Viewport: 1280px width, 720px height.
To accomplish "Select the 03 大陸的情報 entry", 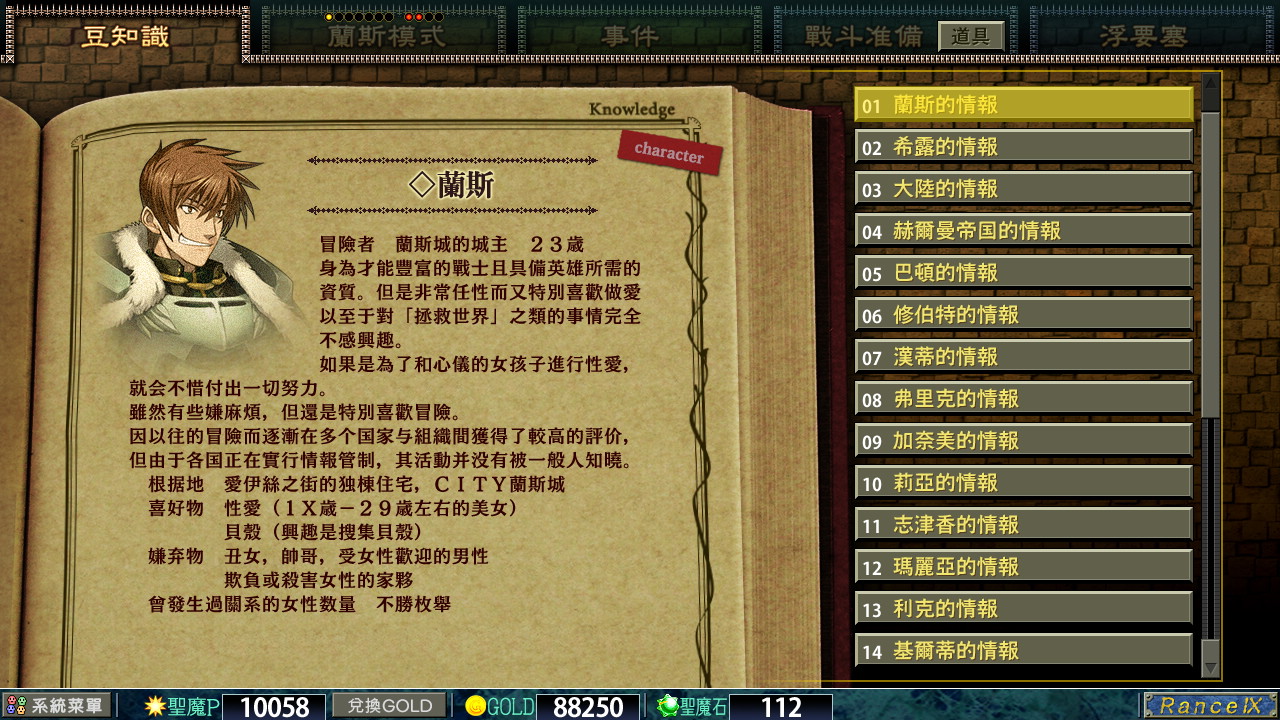I will [x=1022, y=187].
